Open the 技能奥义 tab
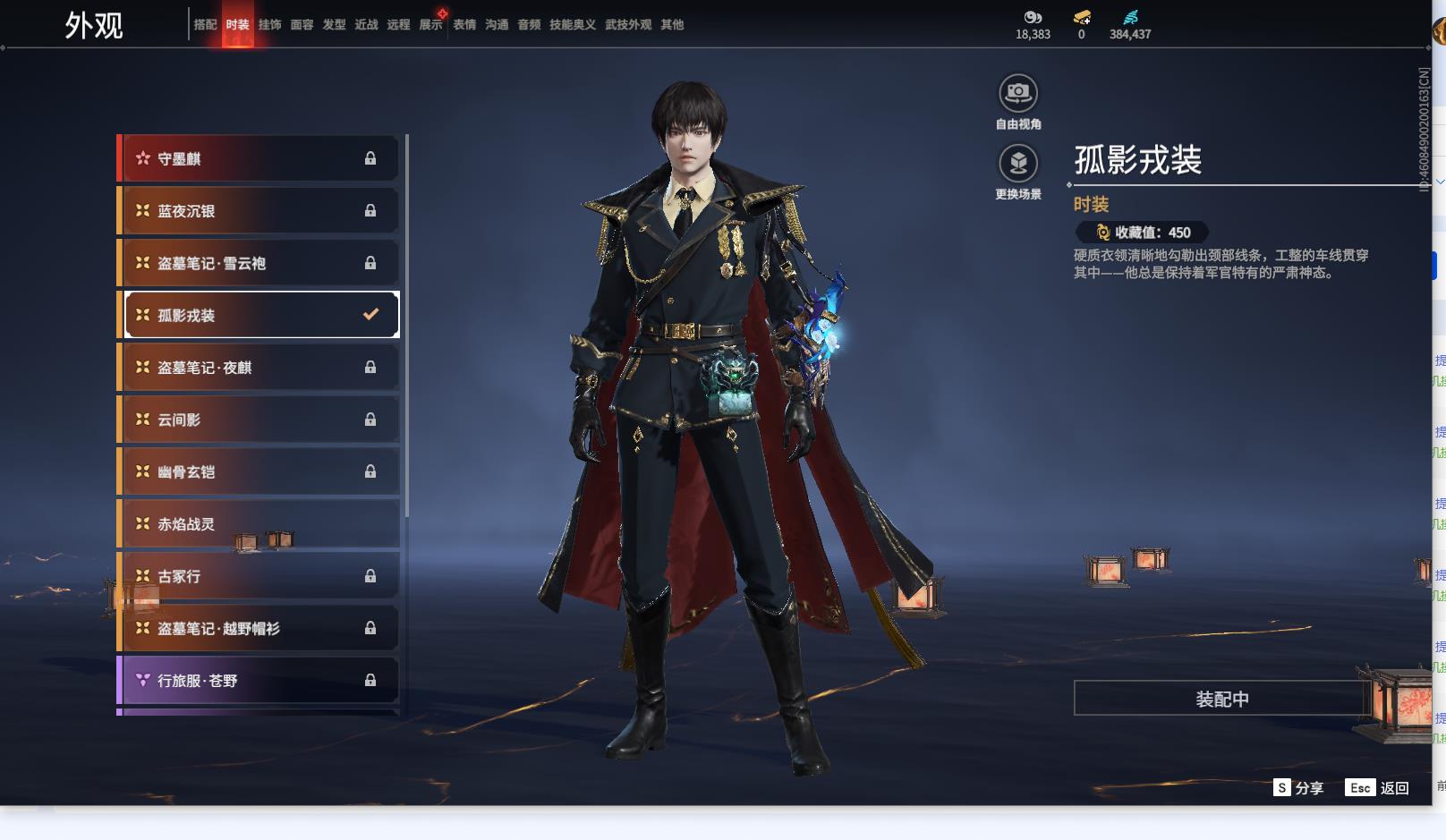The image size is (1446, 840). (572, 25)
